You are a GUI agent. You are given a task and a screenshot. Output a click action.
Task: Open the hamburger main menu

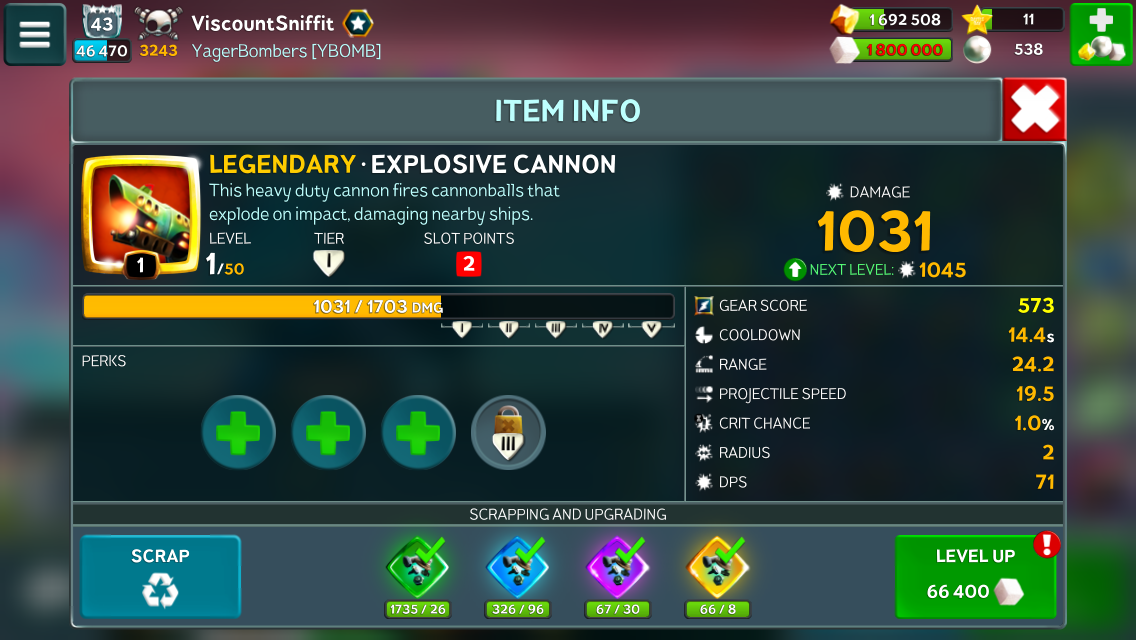(34, 34)
